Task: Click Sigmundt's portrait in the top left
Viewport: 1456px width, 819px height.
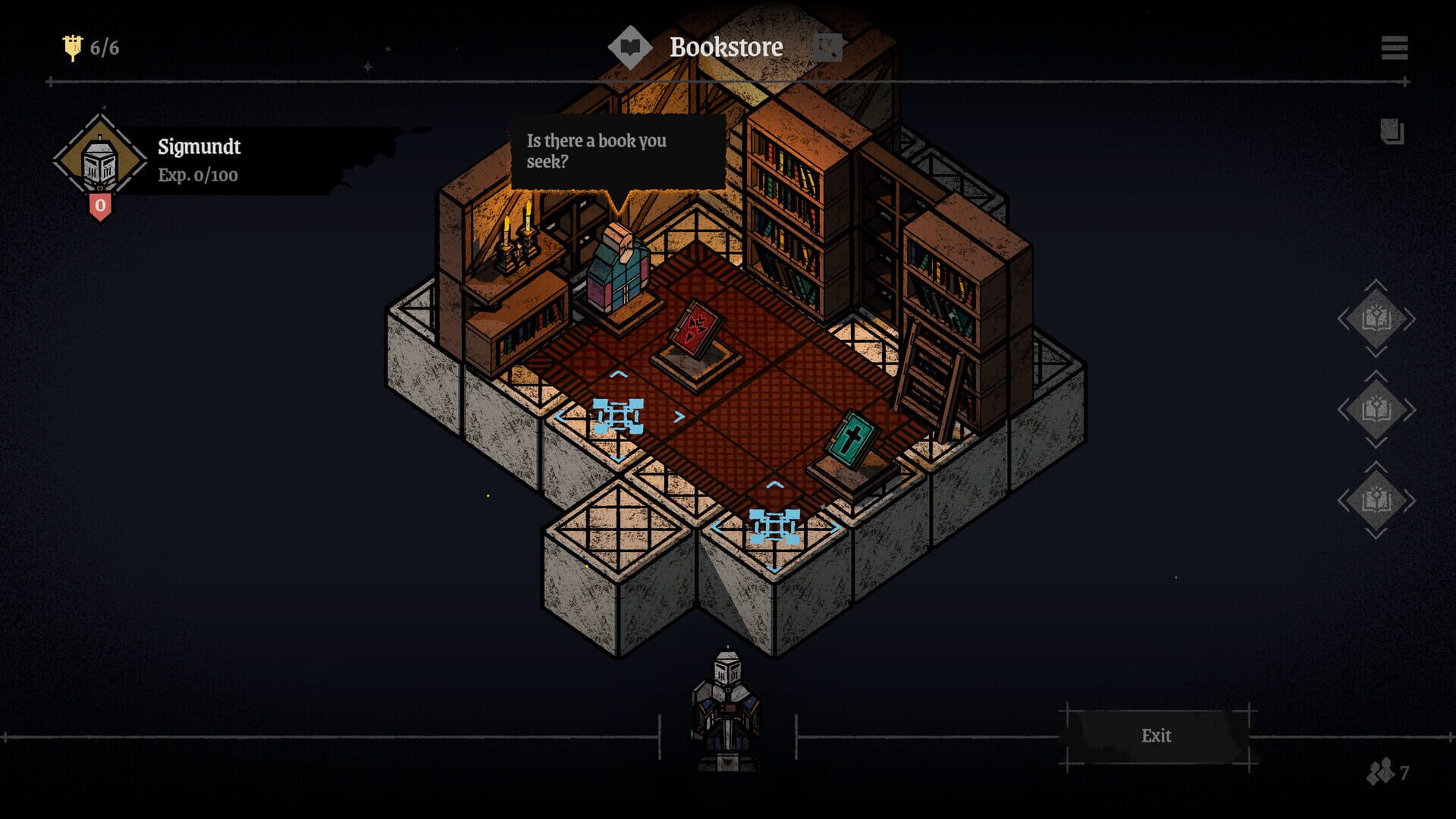Action: click(99, 156)
